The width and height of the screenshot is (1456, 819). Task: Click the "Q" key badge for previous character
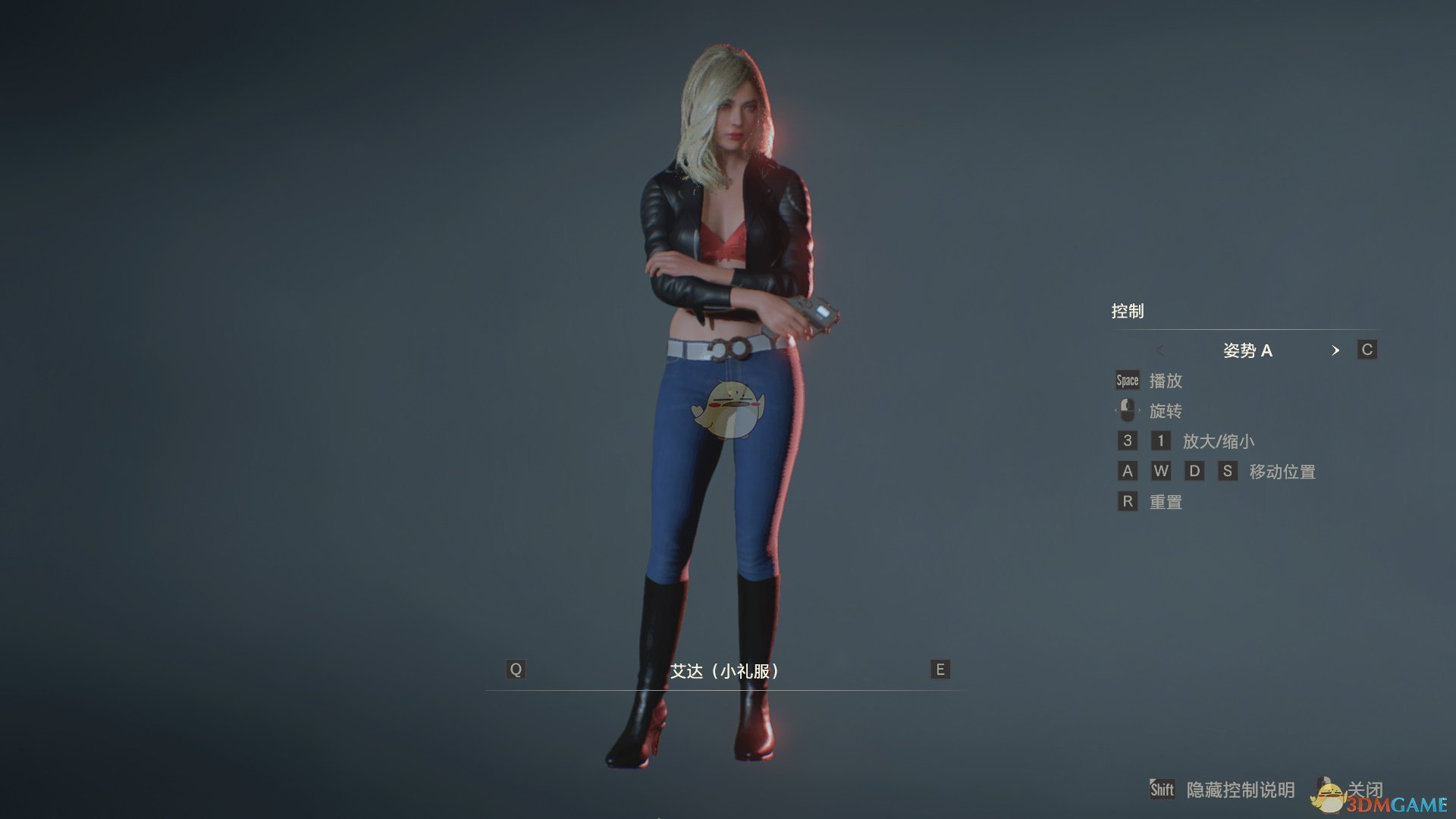(516, 670)
